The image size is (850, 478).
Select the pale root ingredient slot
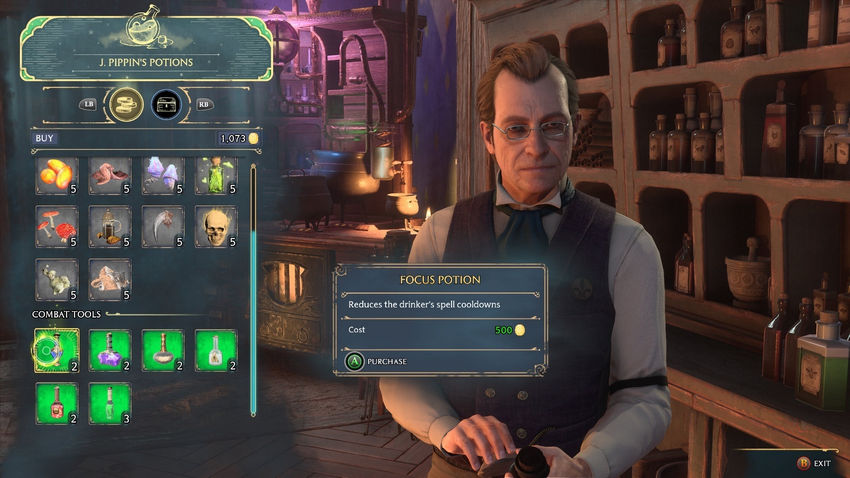[57, 280]
